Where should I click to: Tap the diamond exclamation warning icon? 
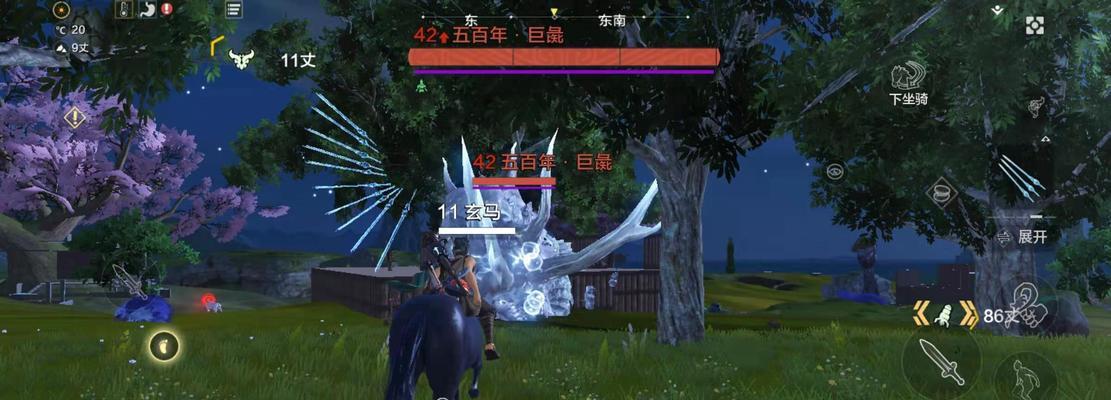(x=74, y=118)
